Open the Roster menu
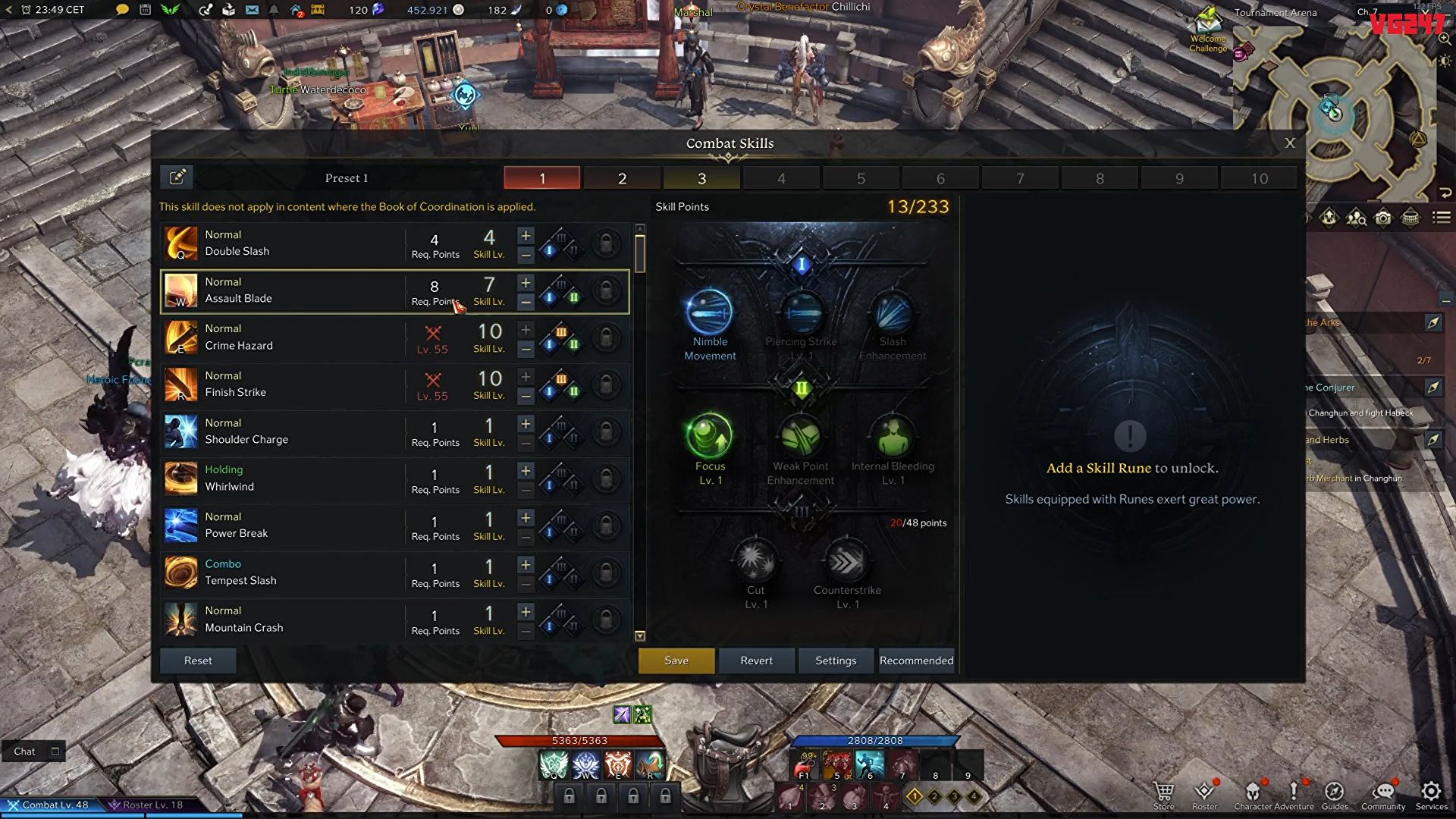1456x819 pixels. [x=1204, y=795]
